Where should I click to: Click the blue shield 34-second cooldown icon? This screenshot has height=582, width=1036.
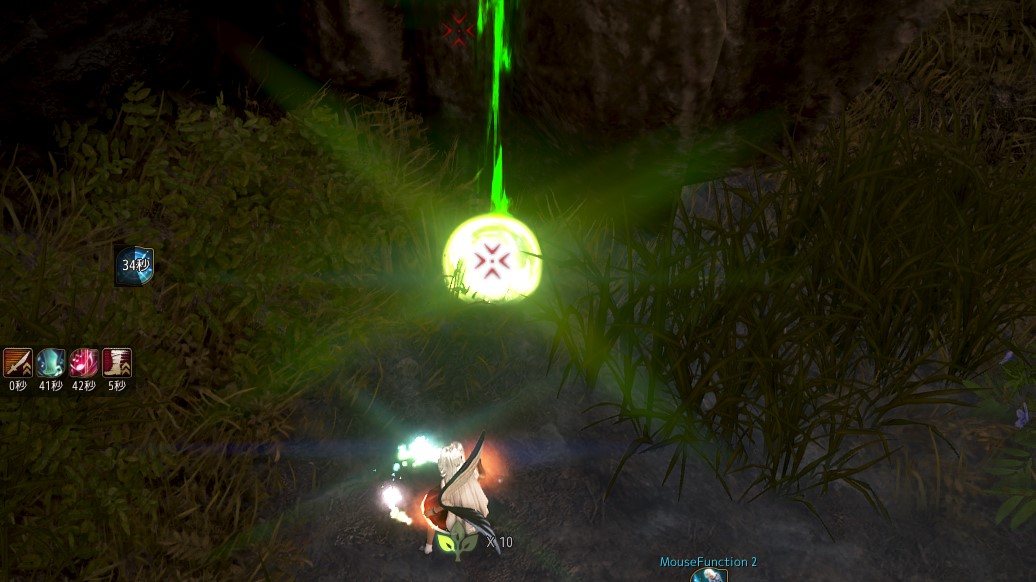(x=134, y=266)
